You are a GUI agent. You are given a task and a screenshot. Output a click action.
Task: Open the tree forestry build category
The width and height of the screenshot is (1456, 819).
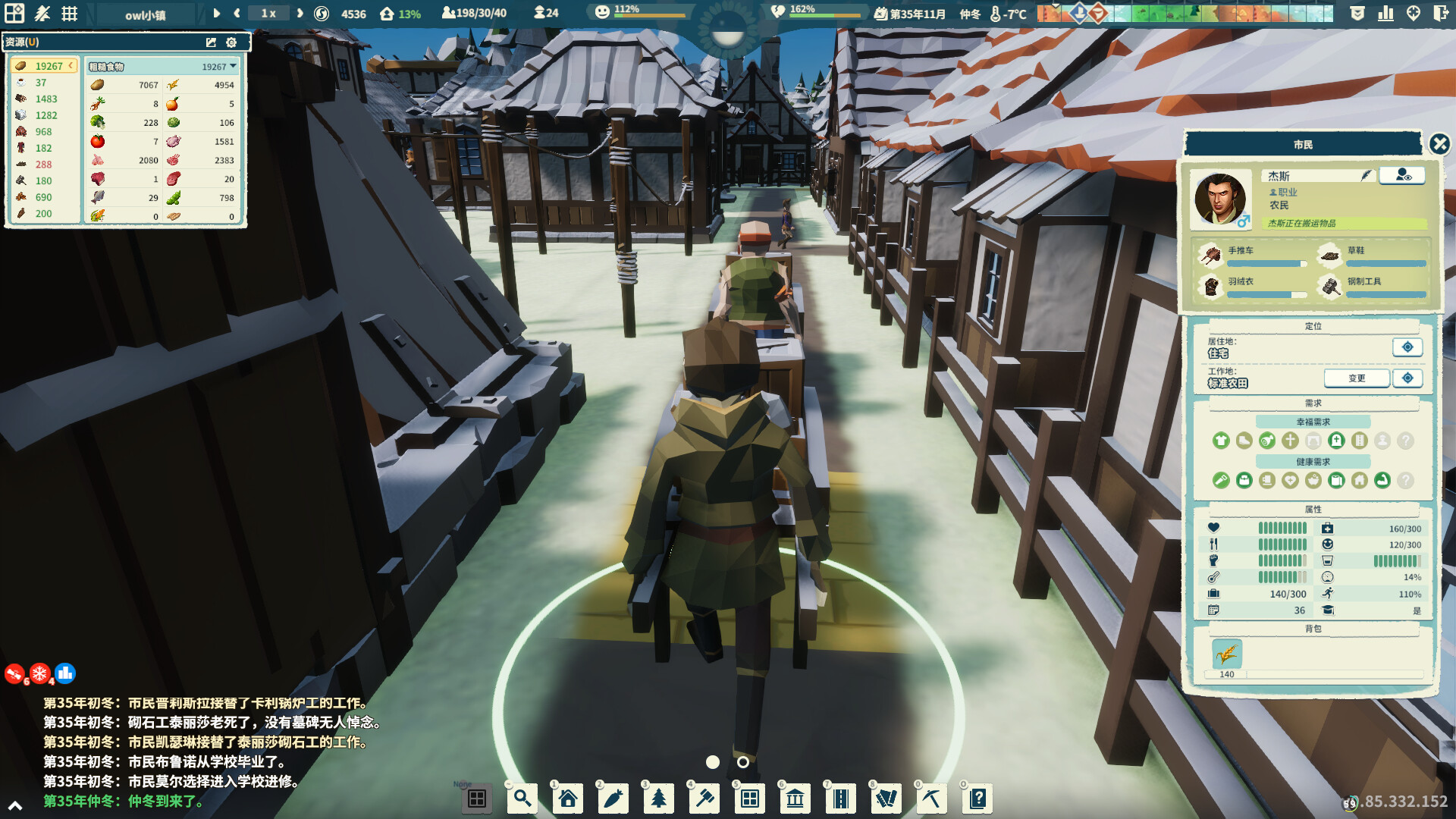[659, 799]
